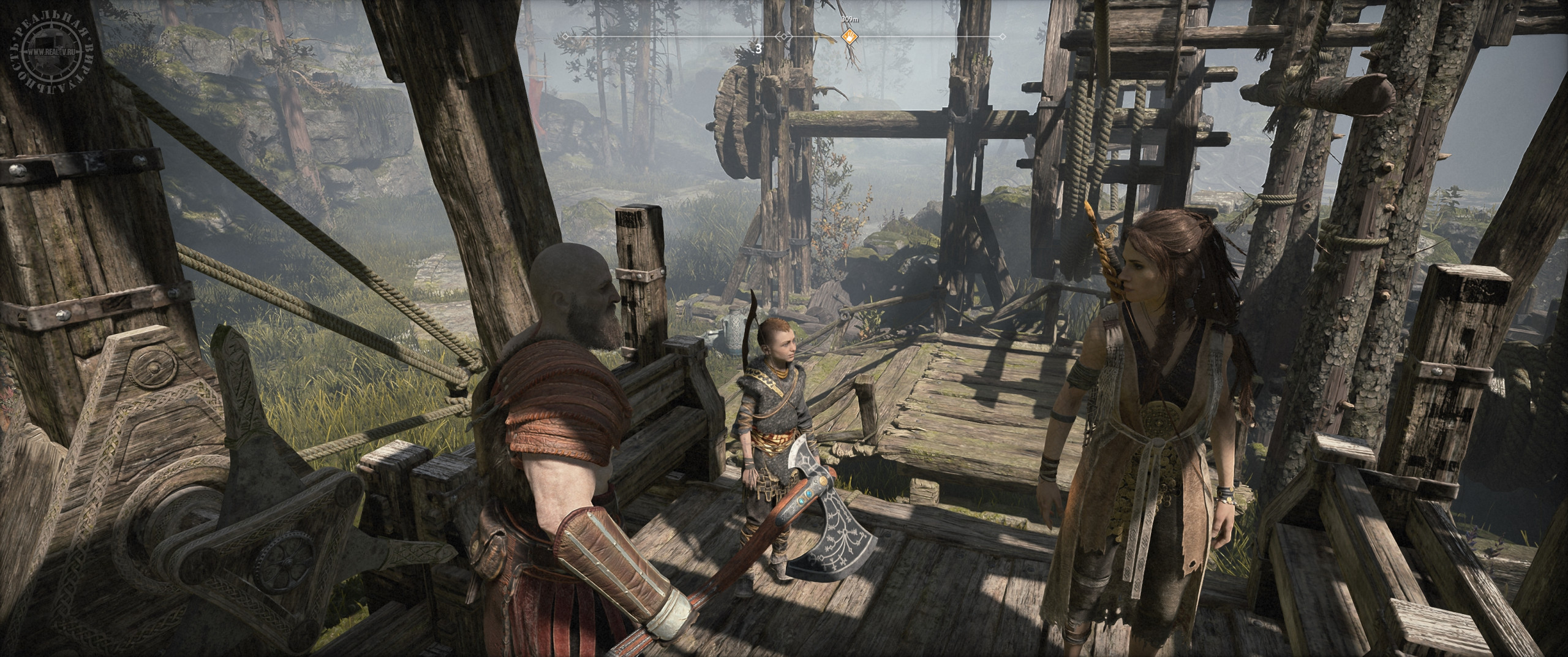Select the compass center heading indicator
1568x657 pixels.
(x=783, y=37)
